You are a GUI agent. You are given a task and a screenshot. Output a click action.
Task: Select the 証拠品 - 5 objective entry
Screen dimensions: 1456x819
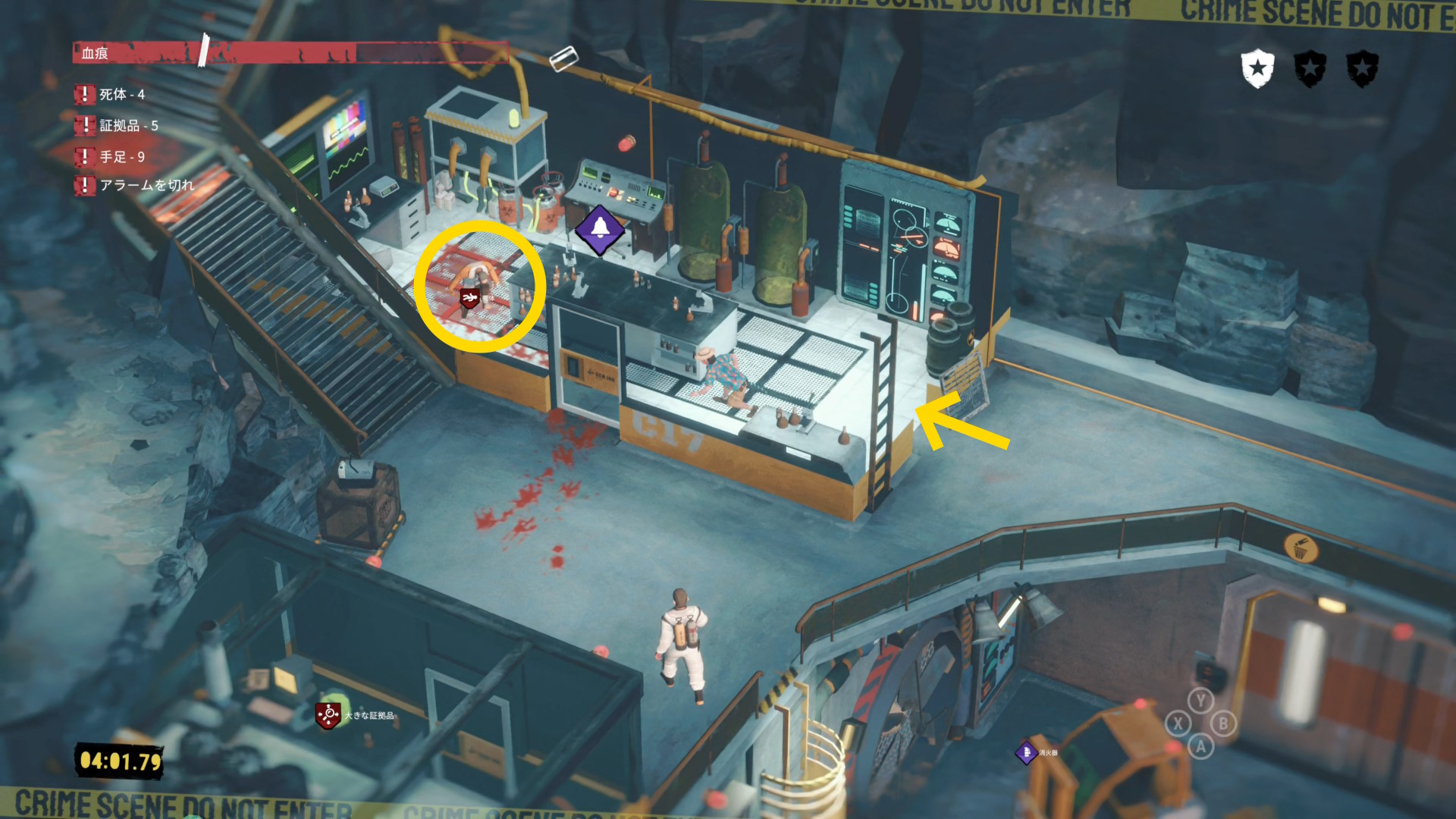click(128, 126)
